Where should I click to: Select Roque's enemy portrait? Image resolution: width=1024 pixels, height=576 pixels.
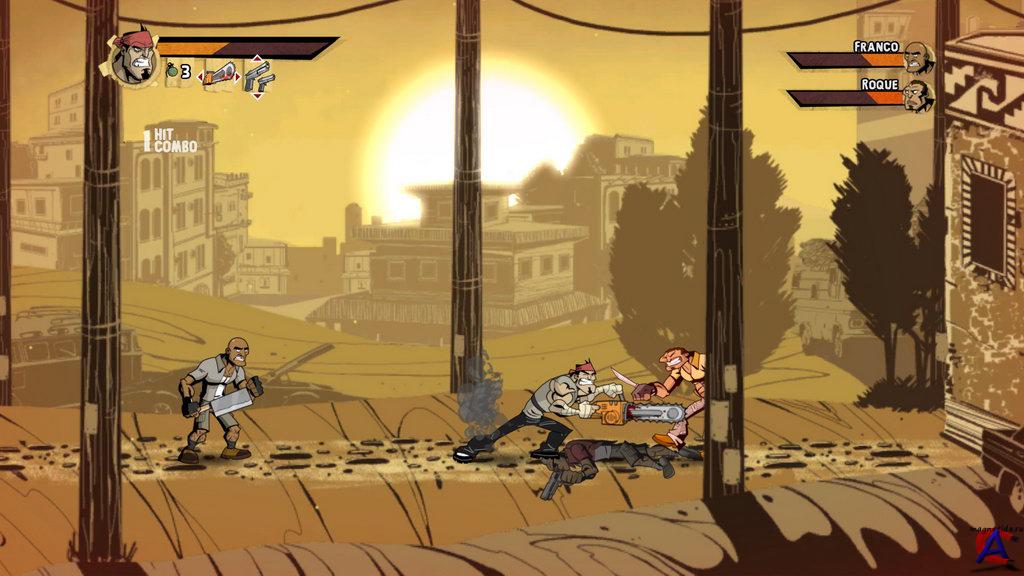coord(917,96)
